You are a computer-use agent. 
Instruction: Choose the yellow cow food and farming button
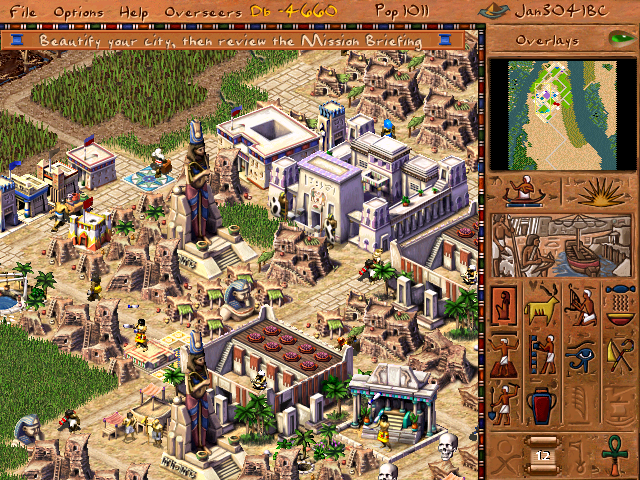(543, 304)
